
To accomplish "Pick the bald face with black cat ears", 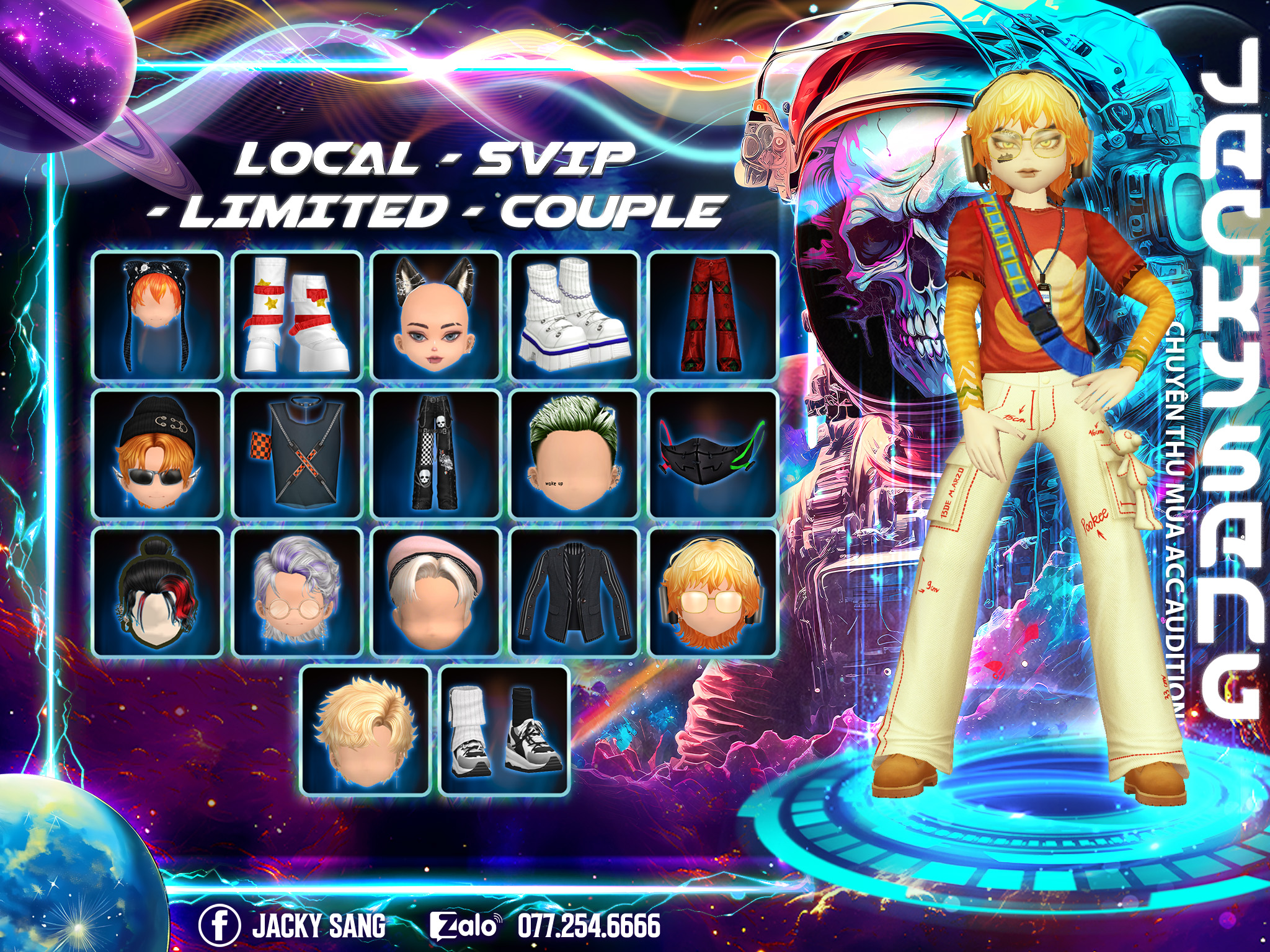I will point(435,315).
